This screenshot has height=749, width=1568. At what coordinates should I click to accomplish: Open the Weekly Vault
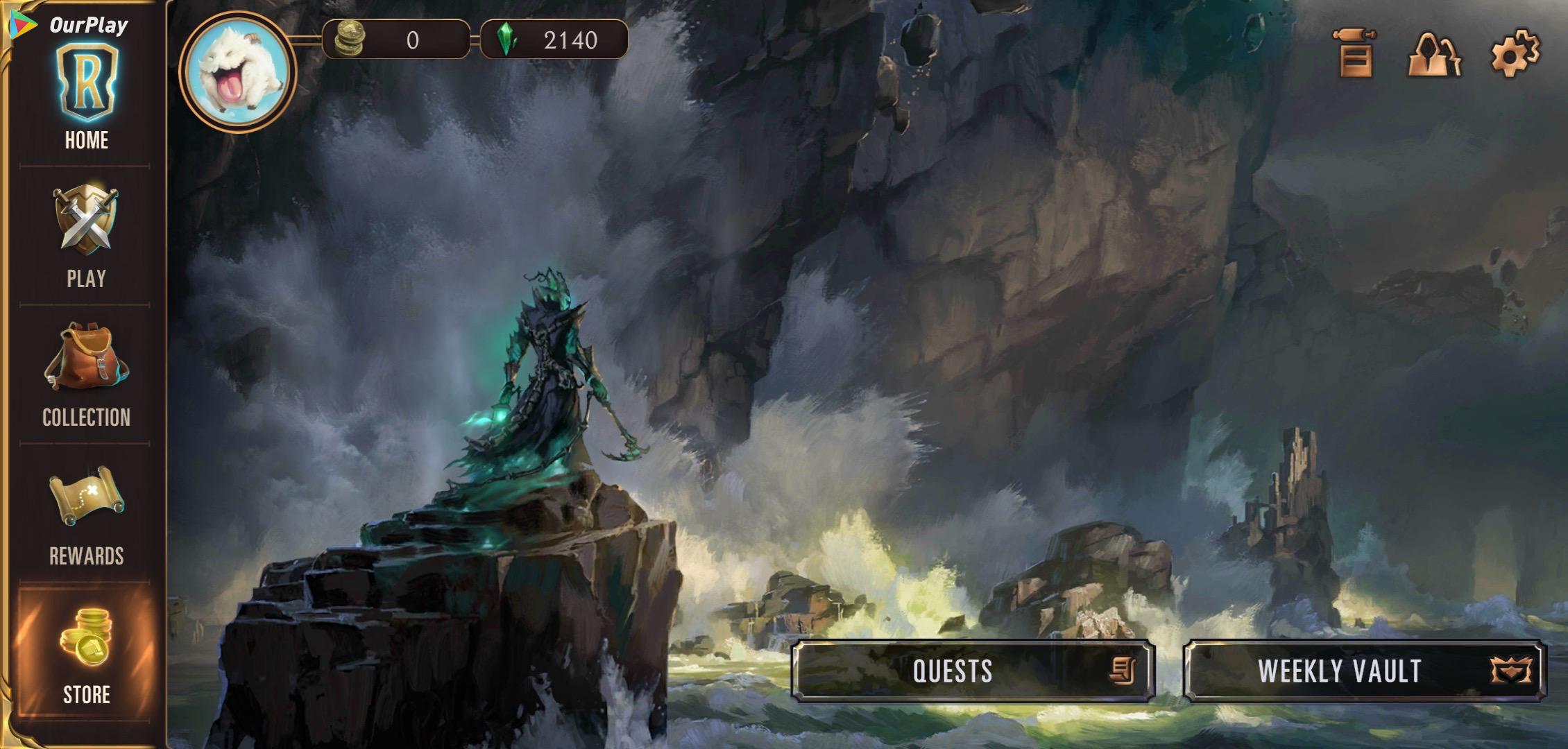click(x=1365, y=671)
